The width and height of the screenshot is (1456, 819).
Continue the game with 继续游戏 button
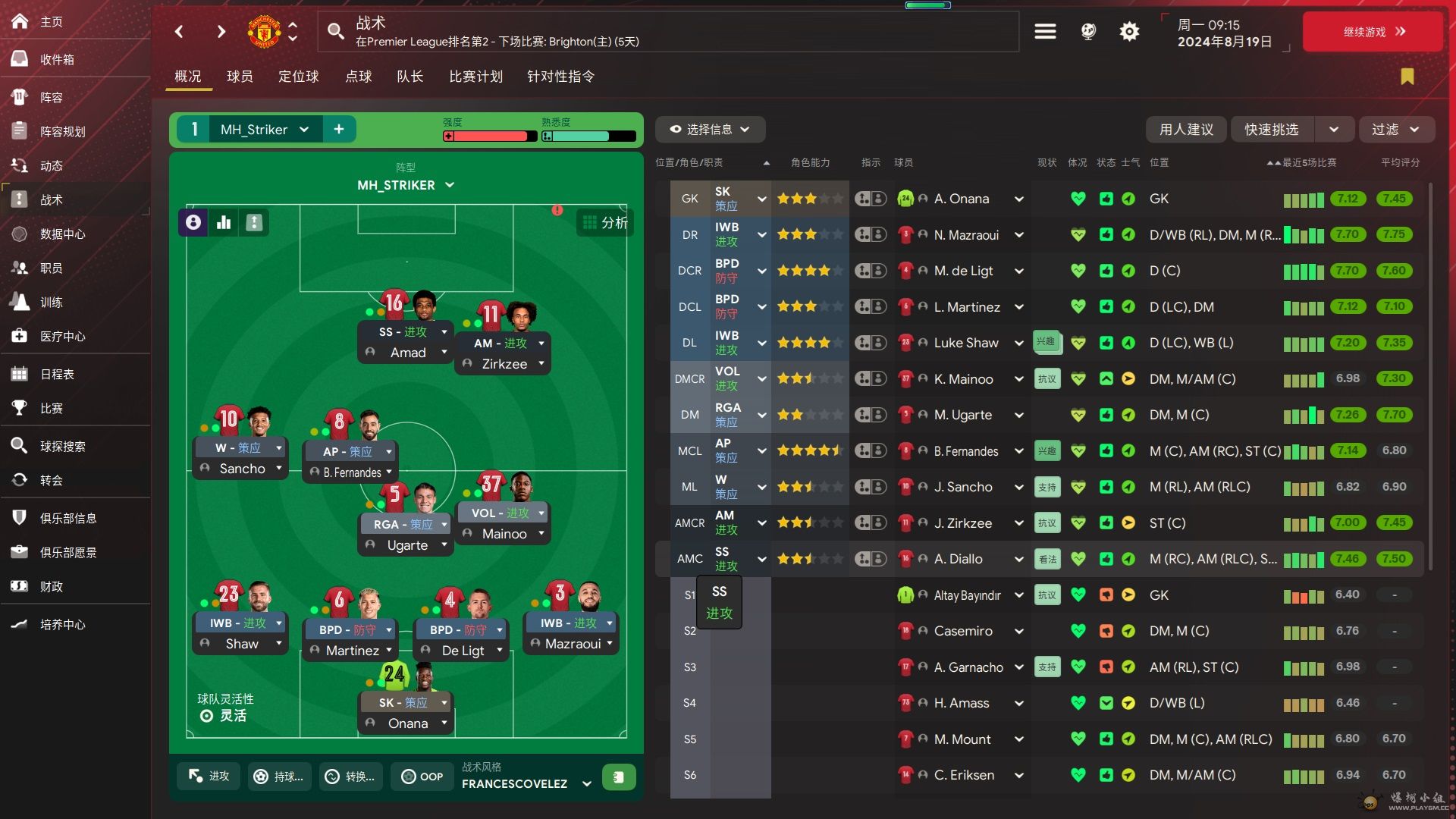(x=1373, y=32)
